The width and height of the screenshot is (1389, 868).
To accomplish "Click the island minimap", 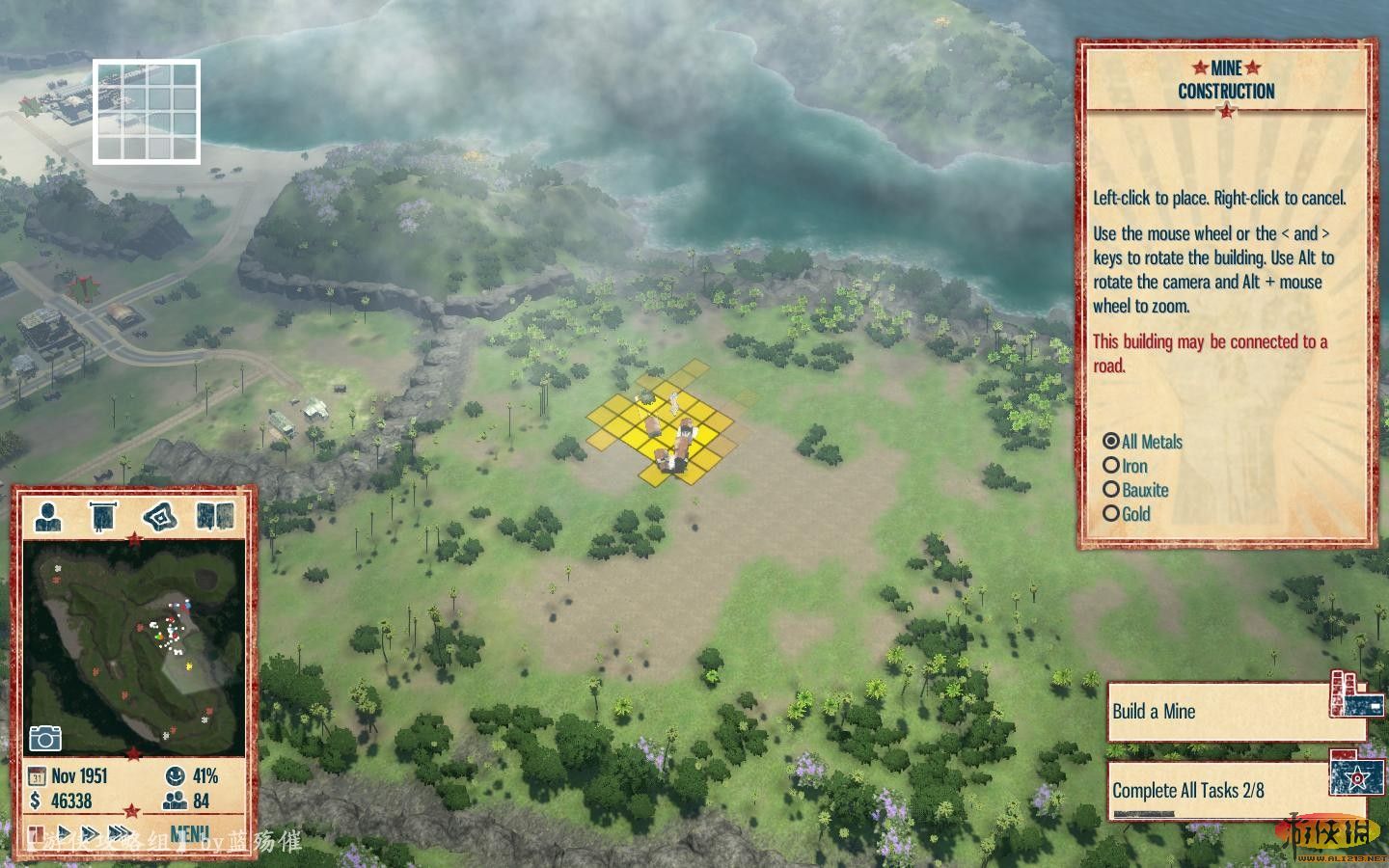I will 135,646.
